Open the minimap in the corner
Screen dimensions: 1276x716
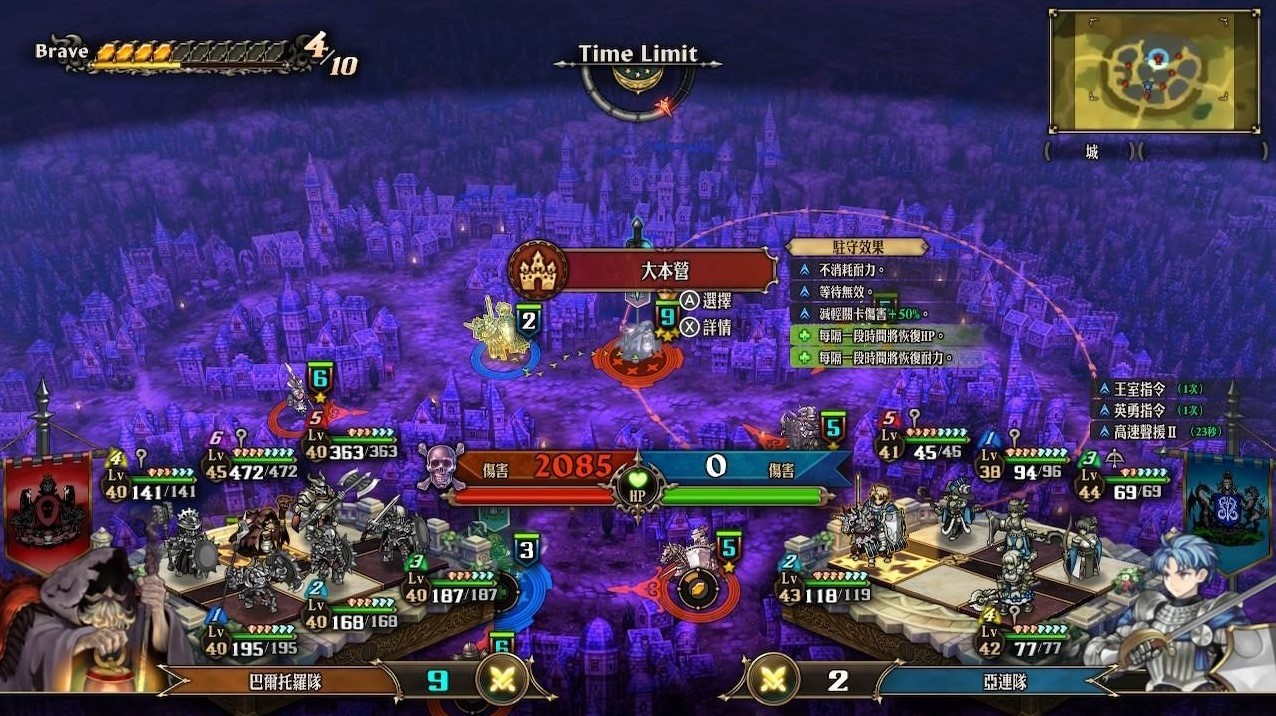click(1154, 71)
